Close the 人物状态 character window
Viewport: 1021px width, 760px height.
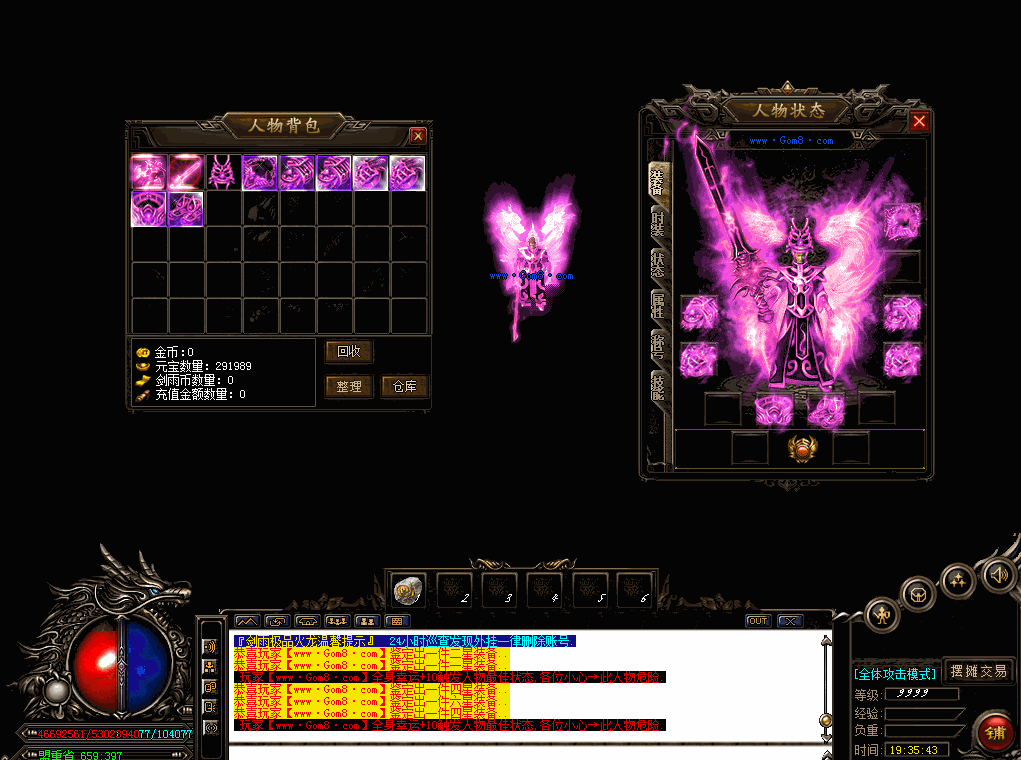[919, 121]
